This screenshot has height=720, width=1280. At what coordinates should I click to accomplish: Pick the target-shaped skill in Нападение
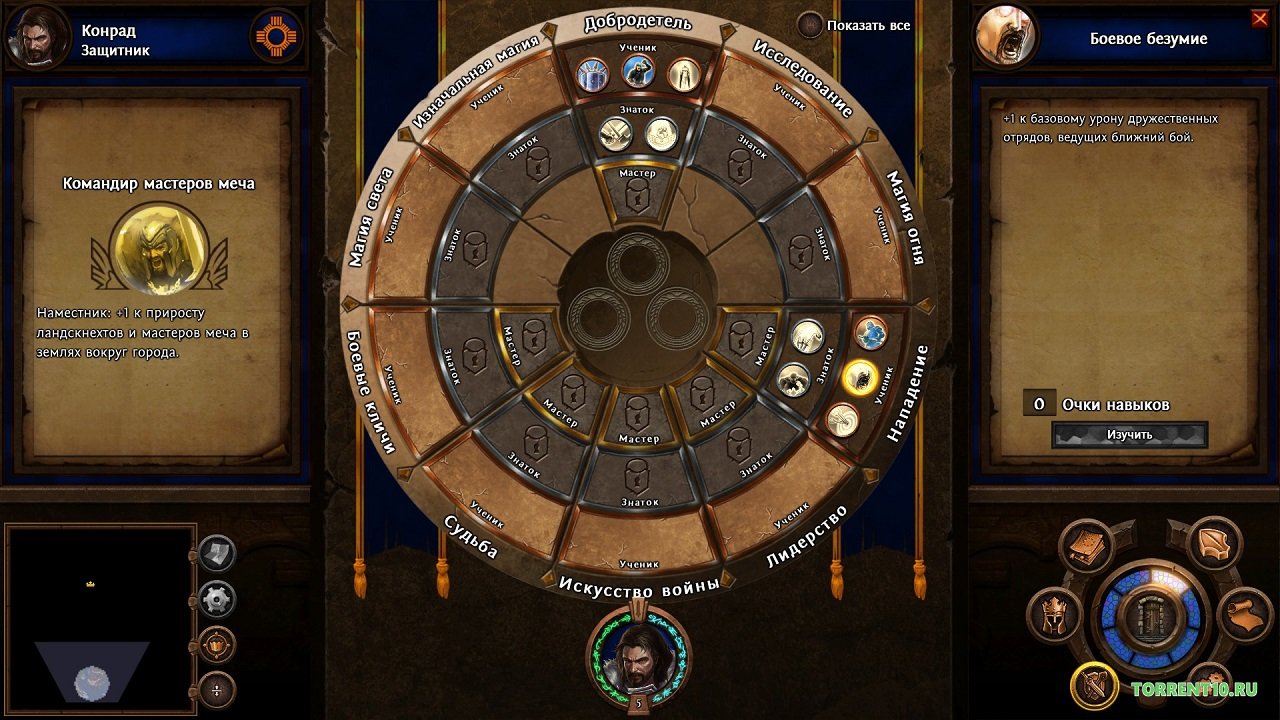click(843, 420)
